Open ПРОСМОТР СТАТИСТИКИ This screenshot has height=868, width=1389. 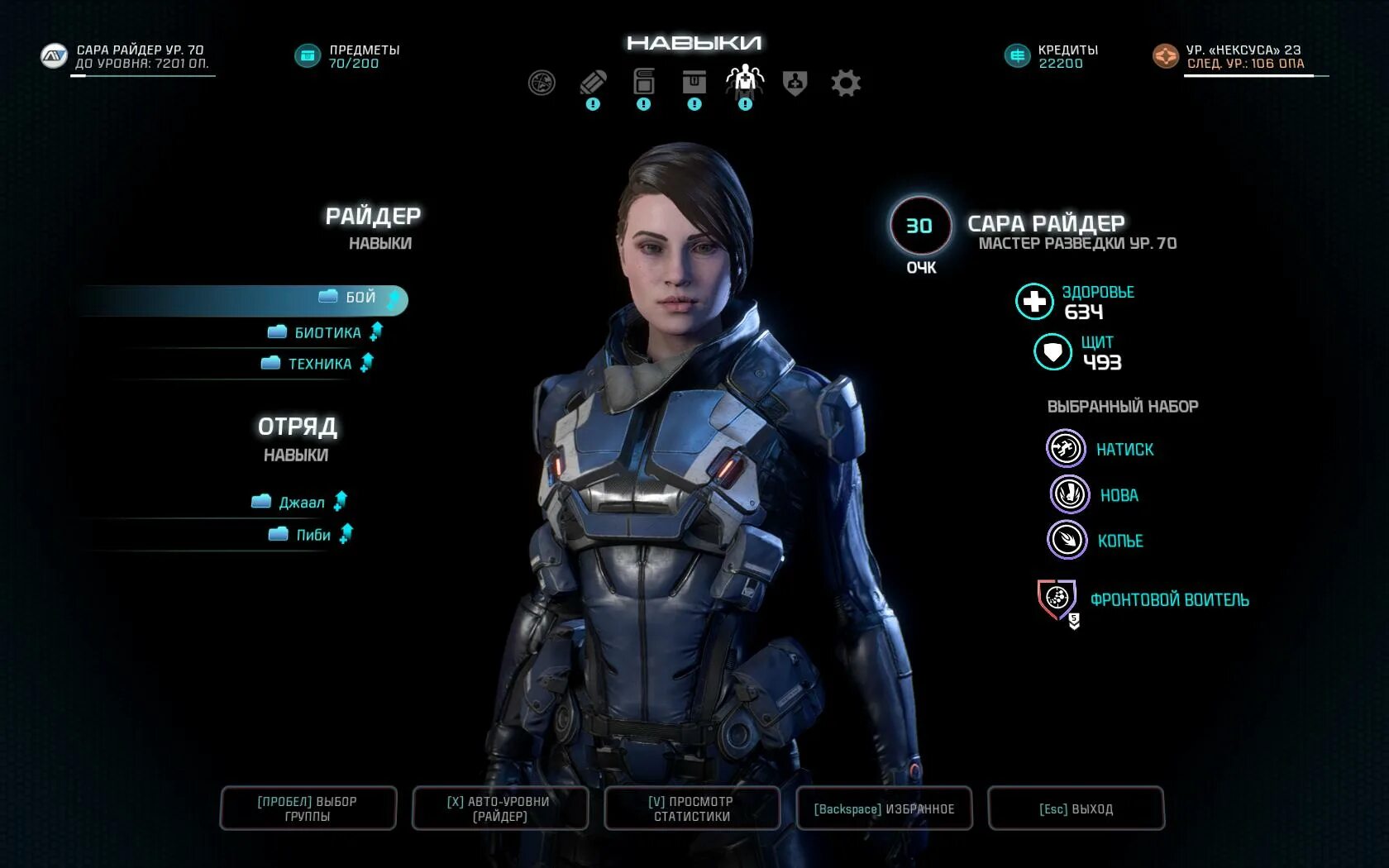tap(692, 808)
